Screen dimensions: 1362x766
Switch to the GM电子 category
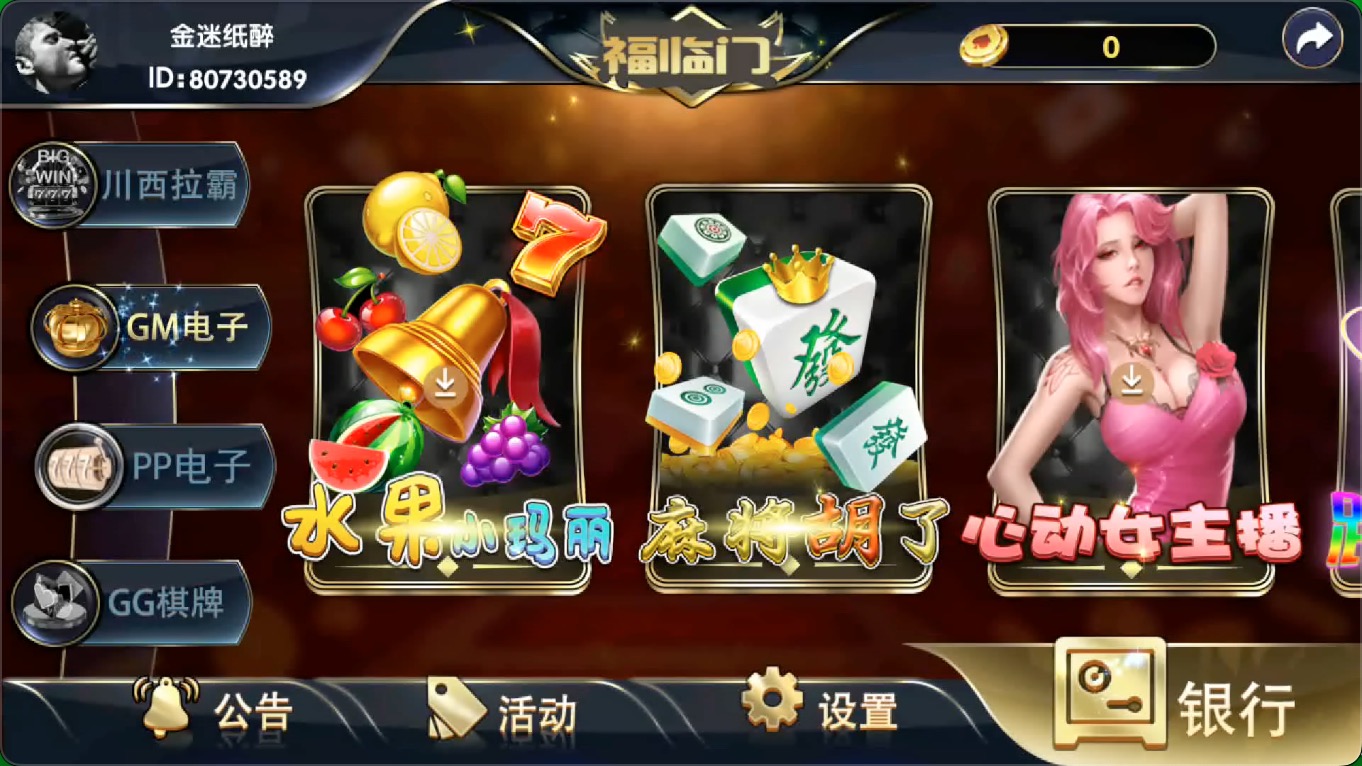(x=150, y=325)
